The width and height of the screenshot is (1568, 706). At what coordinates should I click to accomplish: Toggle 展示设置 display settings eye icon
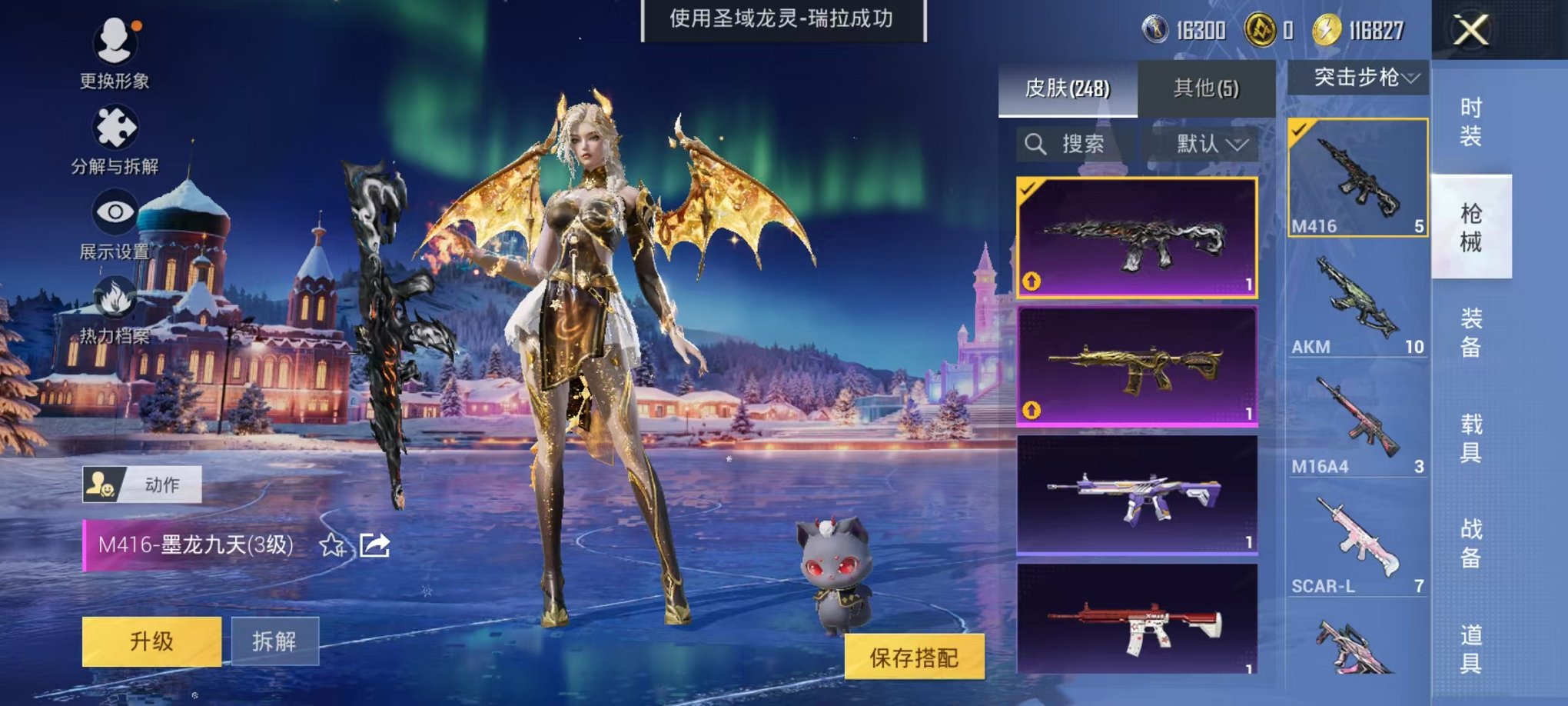coord(113,211)
